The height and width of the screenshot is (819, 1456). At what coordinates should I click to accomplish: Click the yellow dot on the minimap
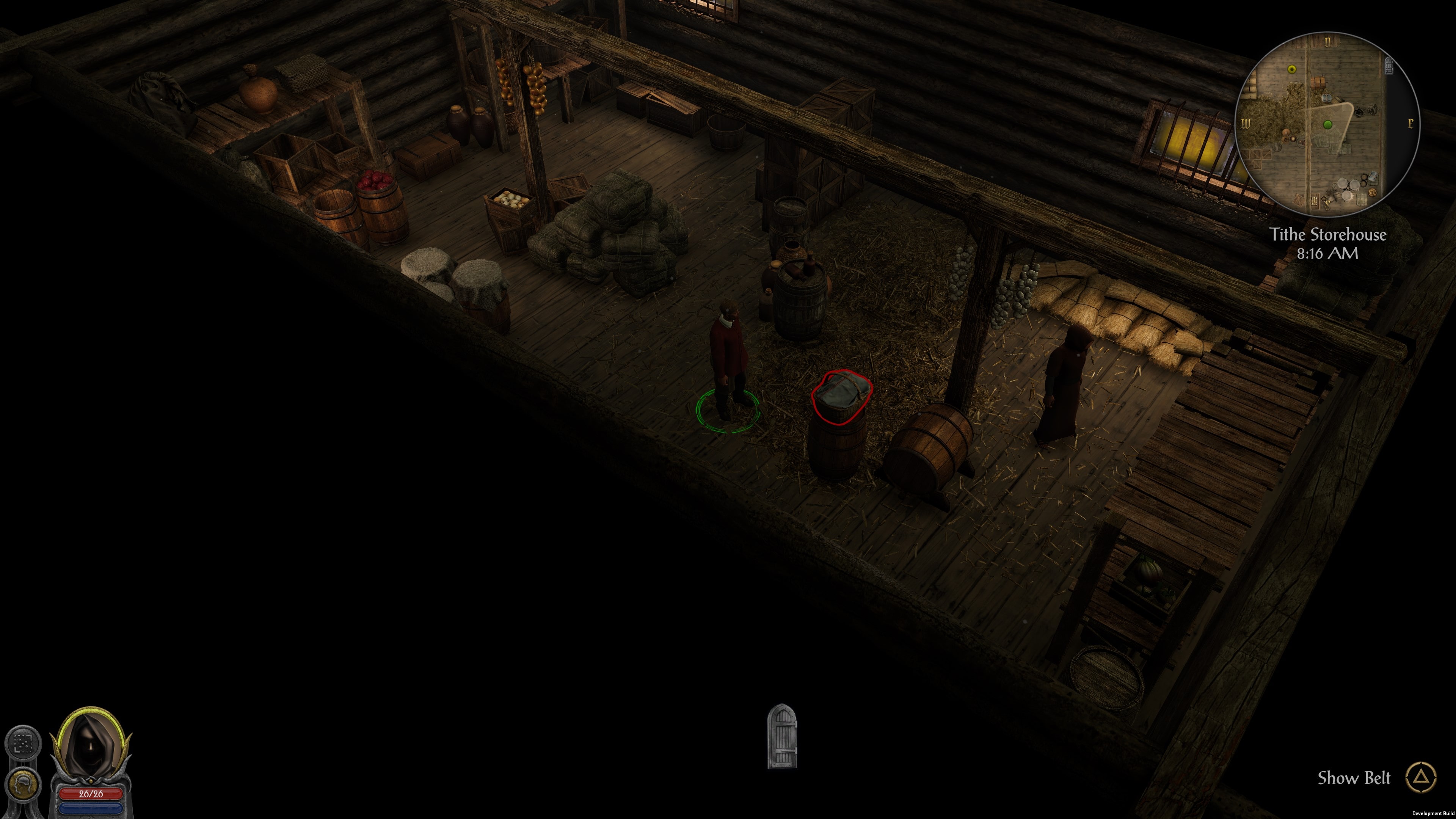tap(1292, 69)
